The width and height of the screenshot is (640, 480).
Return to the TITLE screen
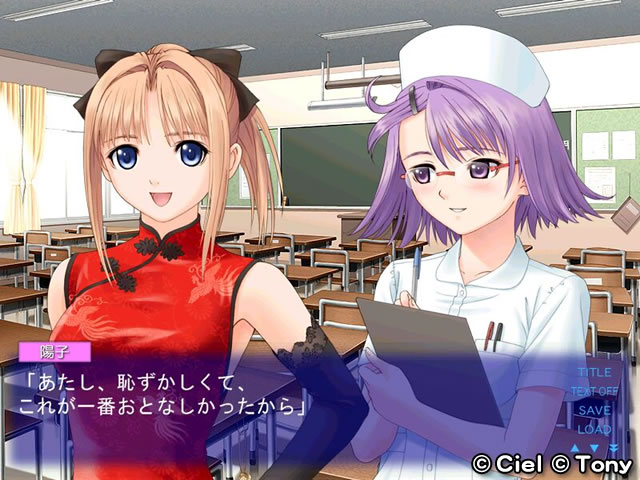pyautogui.click(x=594, y=373)
